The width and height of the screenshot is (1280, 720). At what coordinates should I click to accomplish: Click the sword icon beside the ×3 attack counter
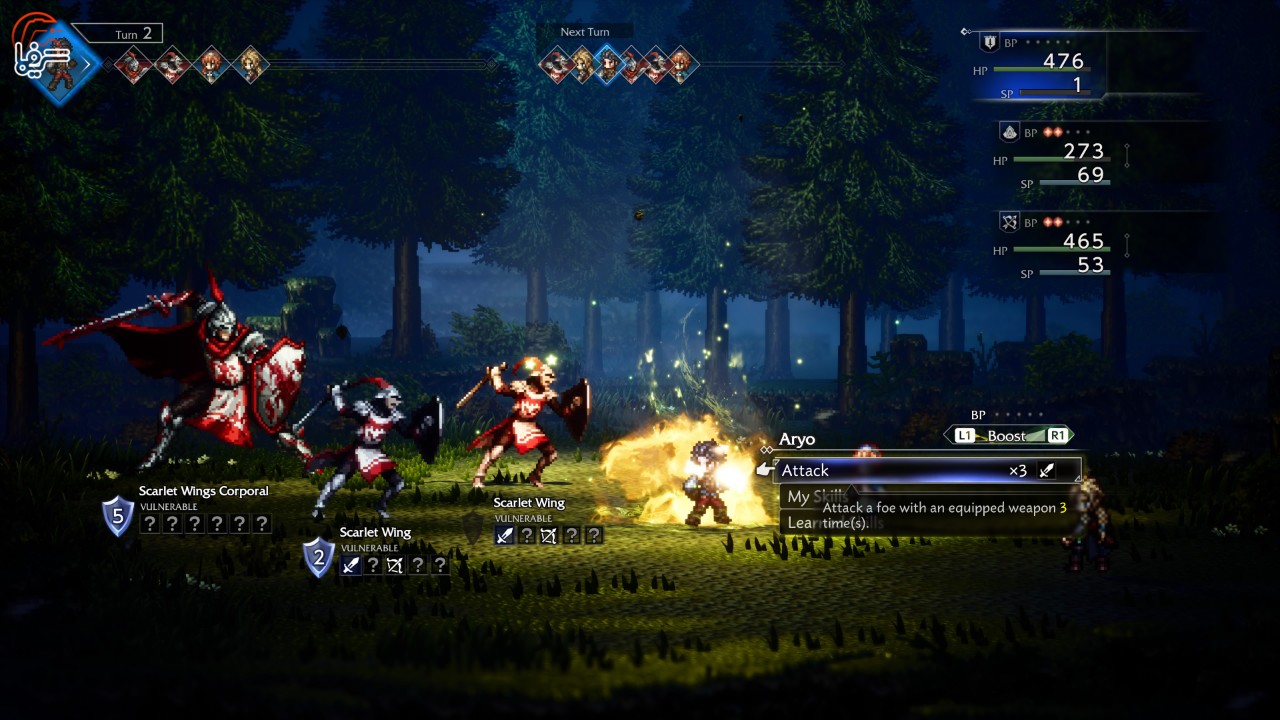coord(1047,470)
